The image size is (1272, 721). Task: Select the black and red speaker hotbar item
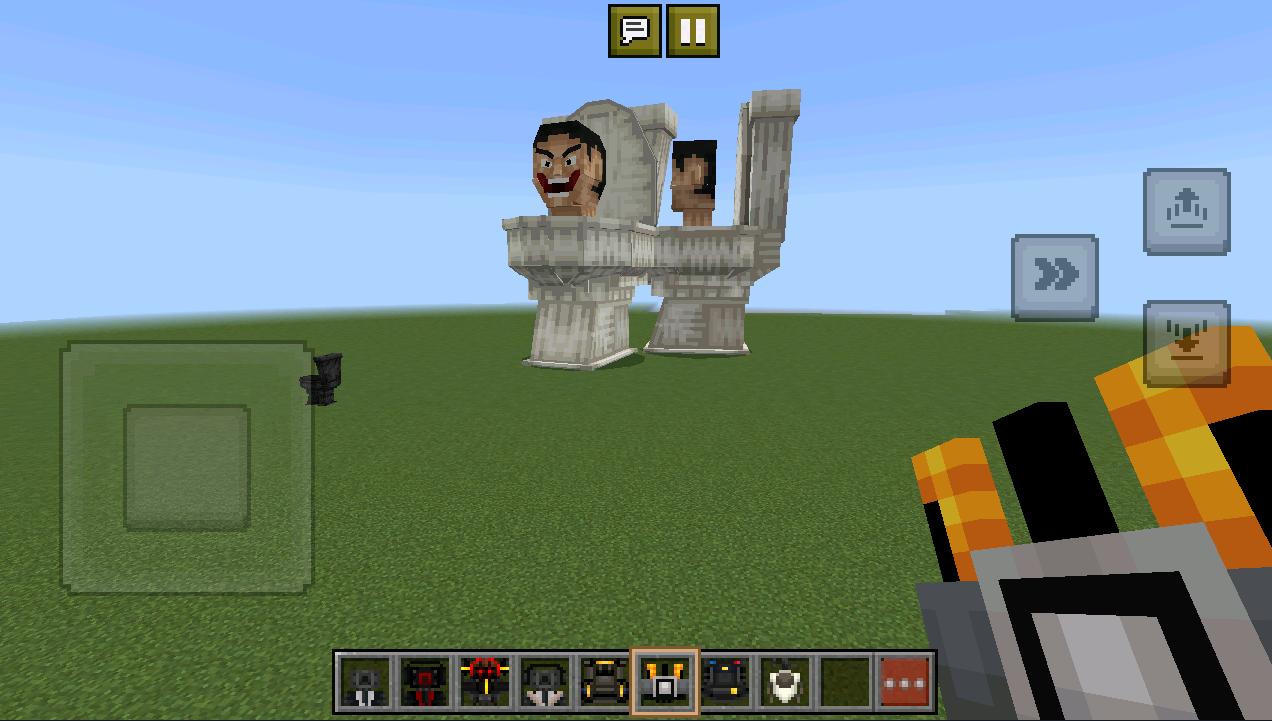(x=425, y=683)
